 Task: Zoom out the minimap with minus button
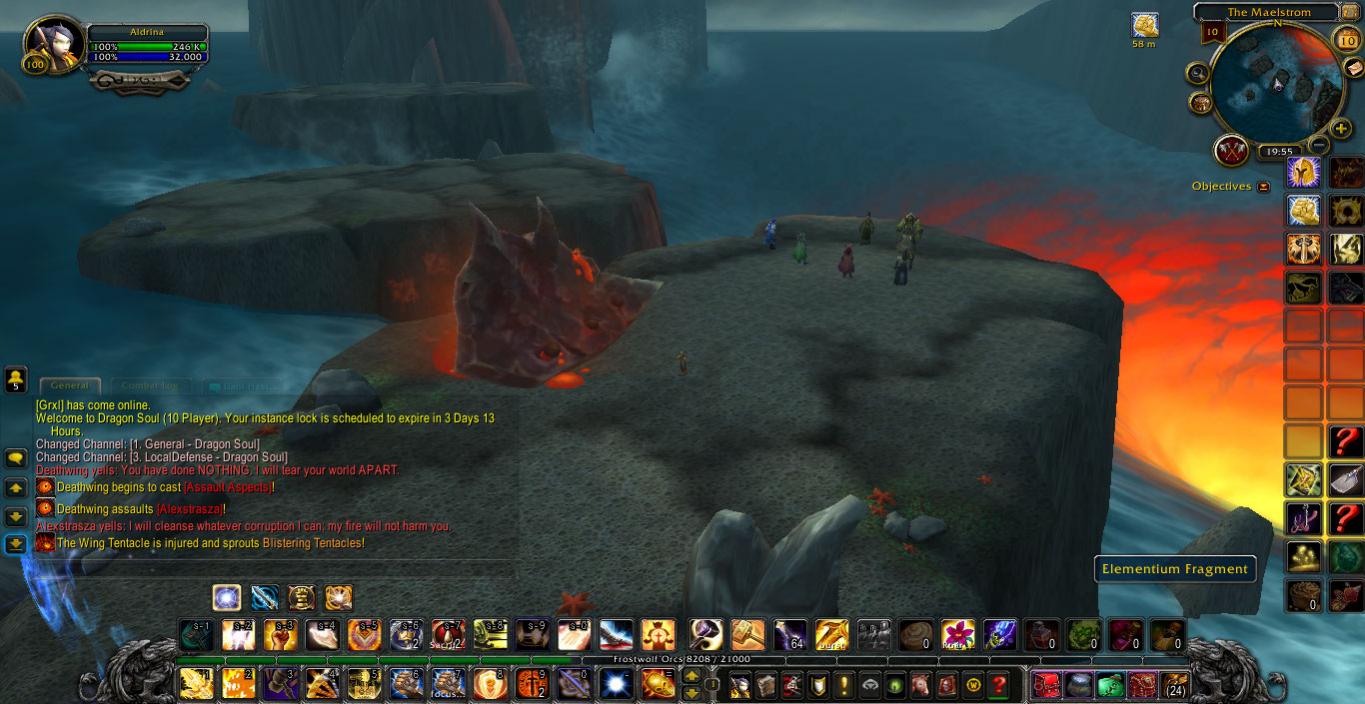(1318, 146)
